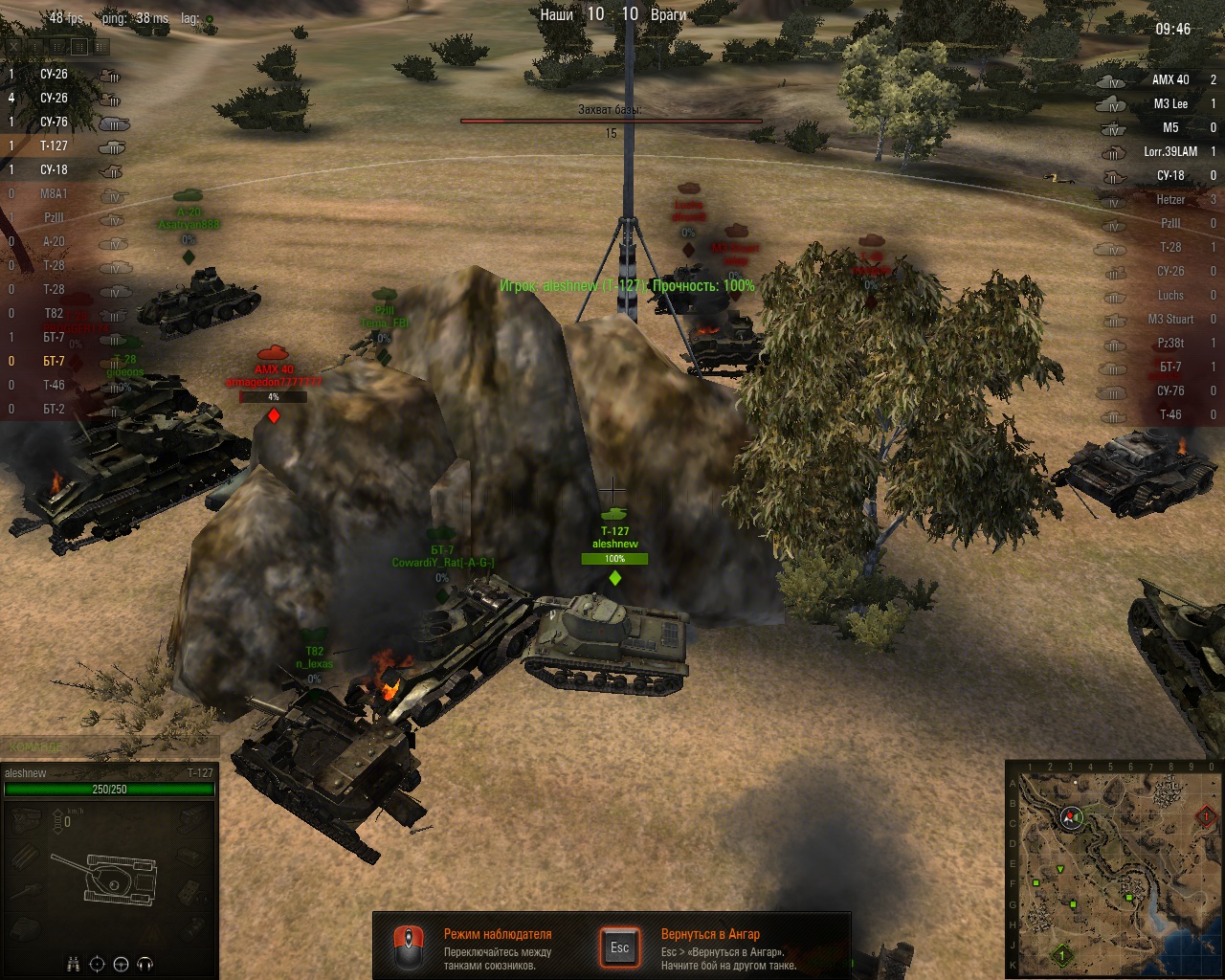Select the highlighted T-127 row in team list
The height and width of the screenshot is (980, 1225).
(57, 146)
